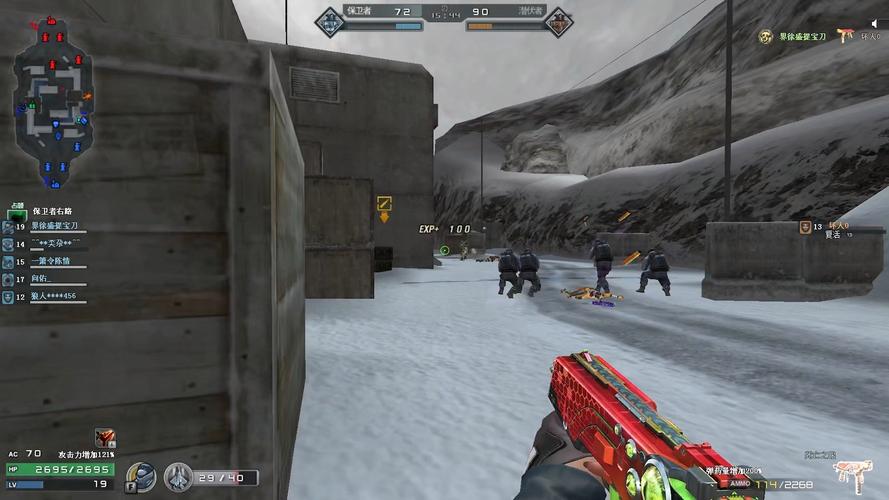This screenshot has height=500, width=889.
Task: Select teammate 一箫令陈情 in the squad list
Action: coord(52,261)
